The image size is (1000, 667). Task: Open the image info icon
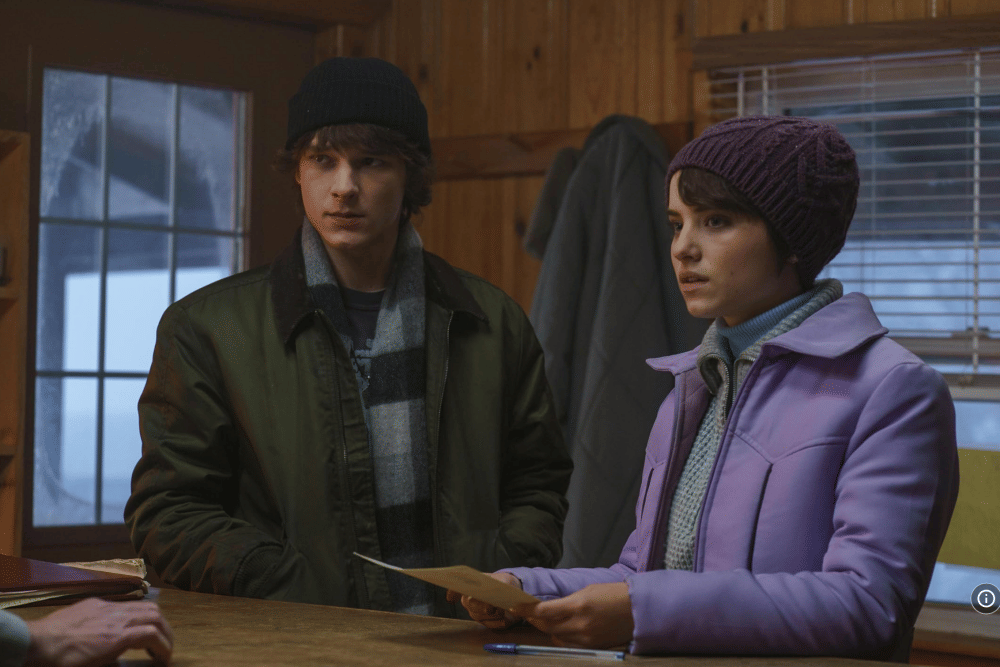click(985, 598)
